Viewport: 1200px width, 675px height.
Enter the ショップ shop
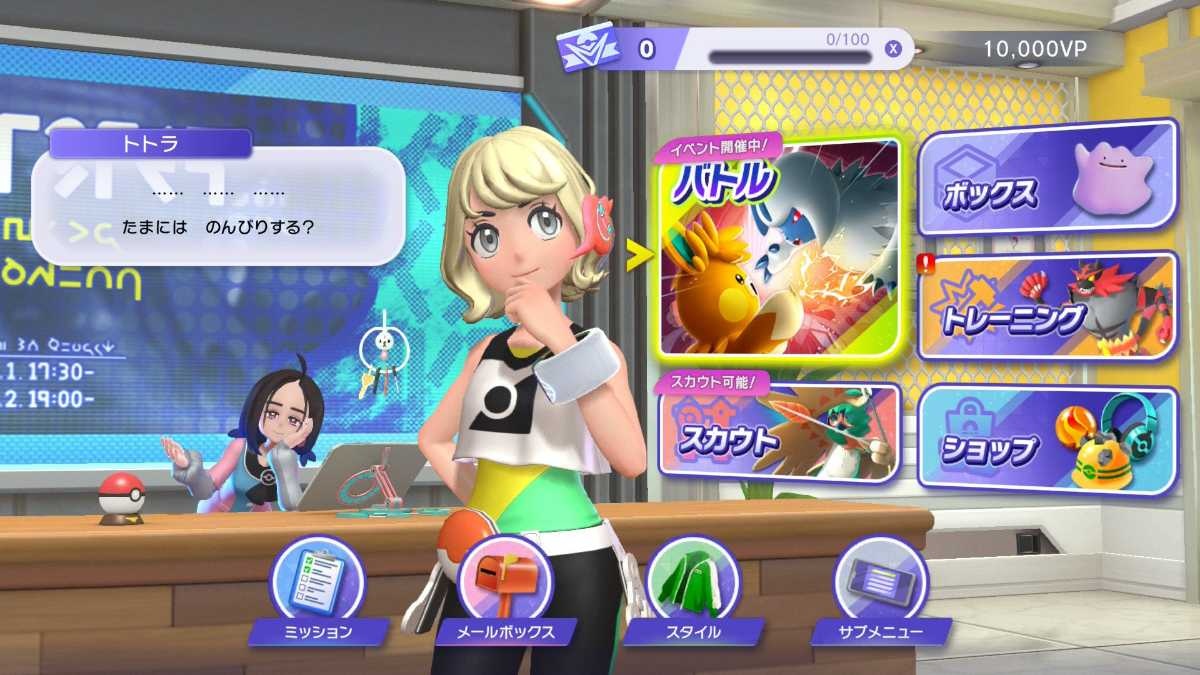[1046, 440]
